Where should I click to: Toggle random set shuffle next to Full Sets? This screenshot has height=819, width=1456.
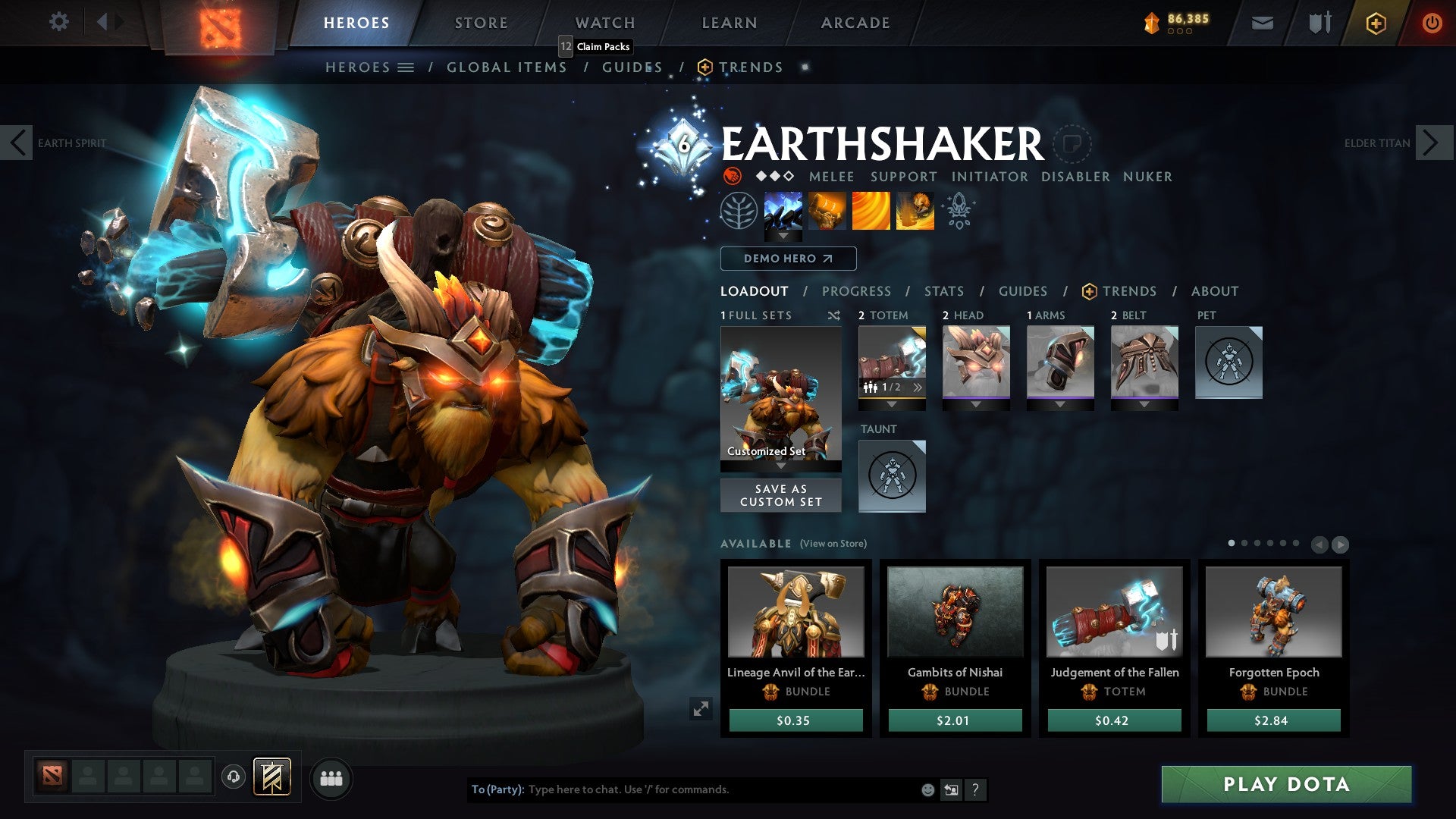tap(833, 315)
